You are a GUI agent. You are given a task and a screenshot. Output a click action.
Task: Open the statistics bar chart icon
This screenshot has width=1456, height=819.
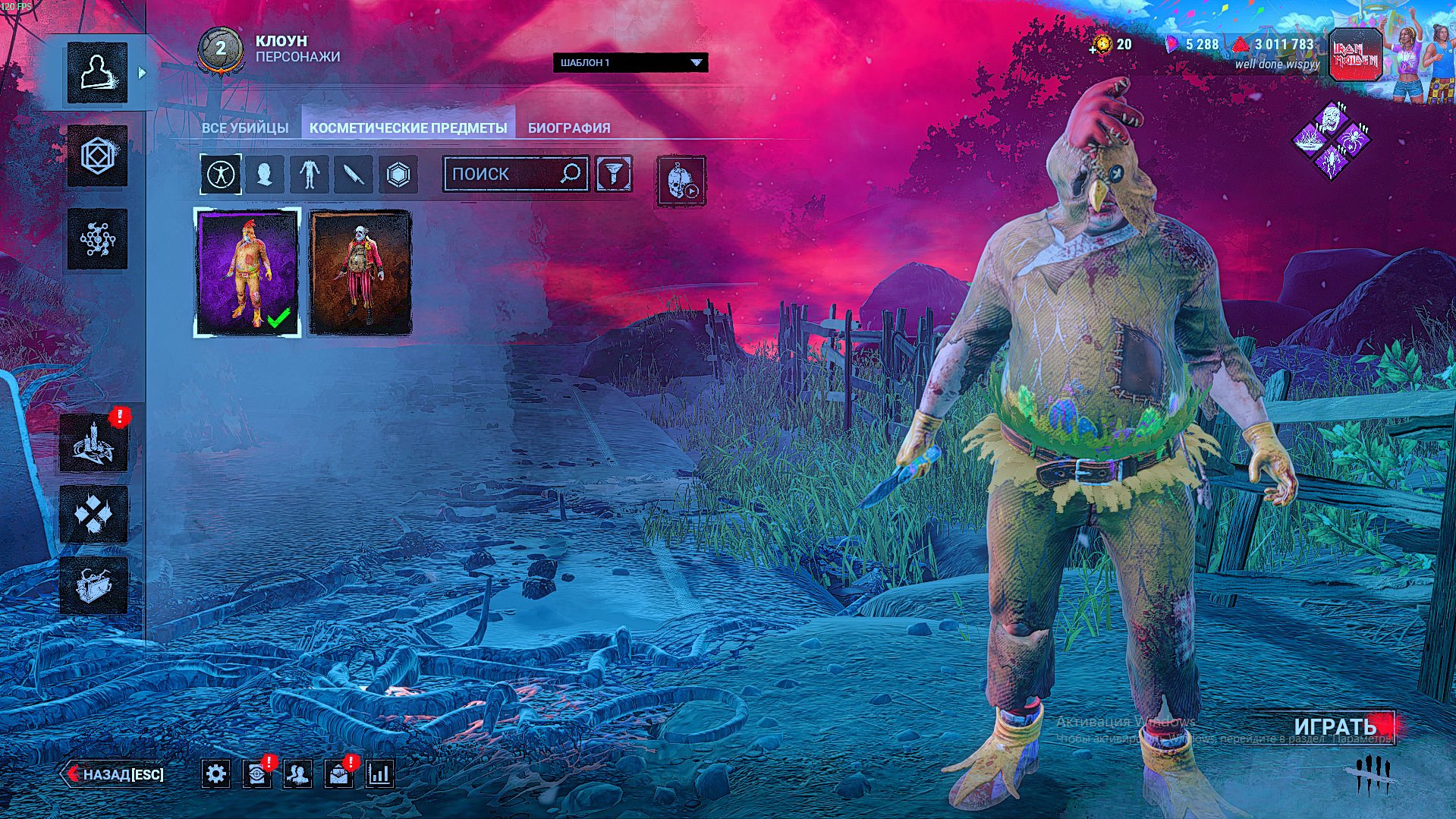click(379, 774)
